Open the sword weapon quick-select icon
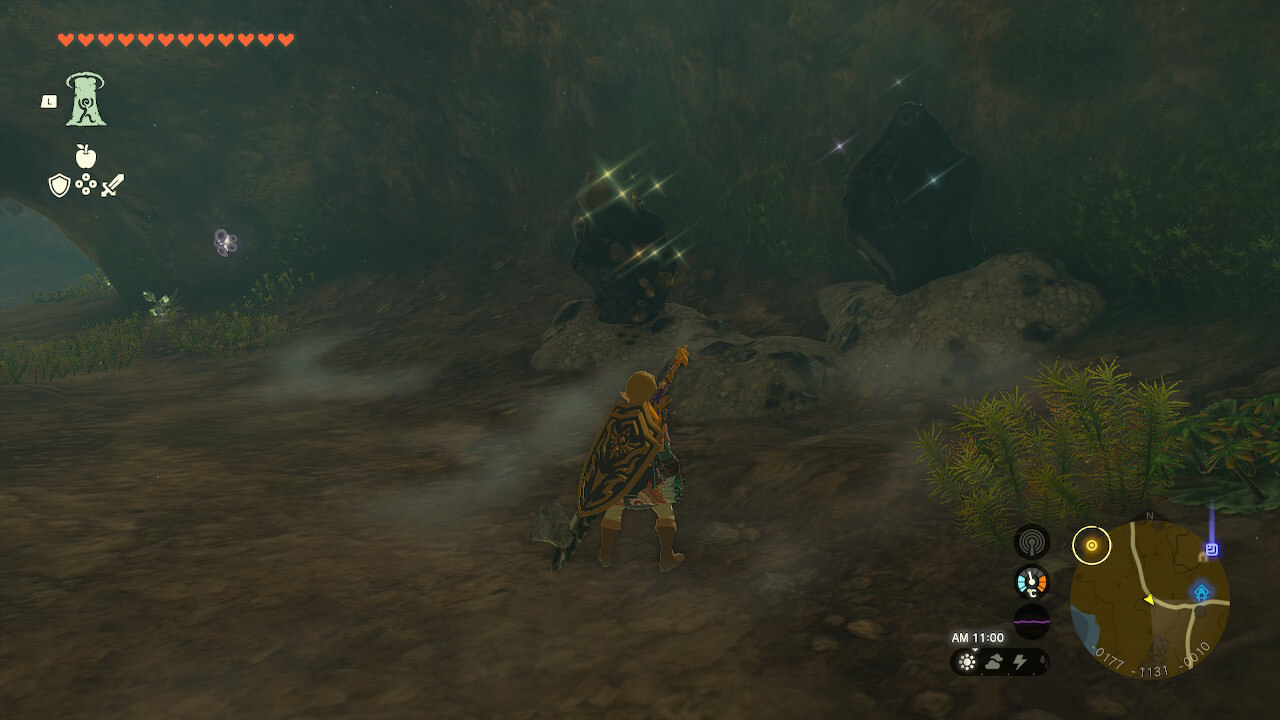Image resolution: width=1280 pixels, height=720 pixels. tap(112, 185)
